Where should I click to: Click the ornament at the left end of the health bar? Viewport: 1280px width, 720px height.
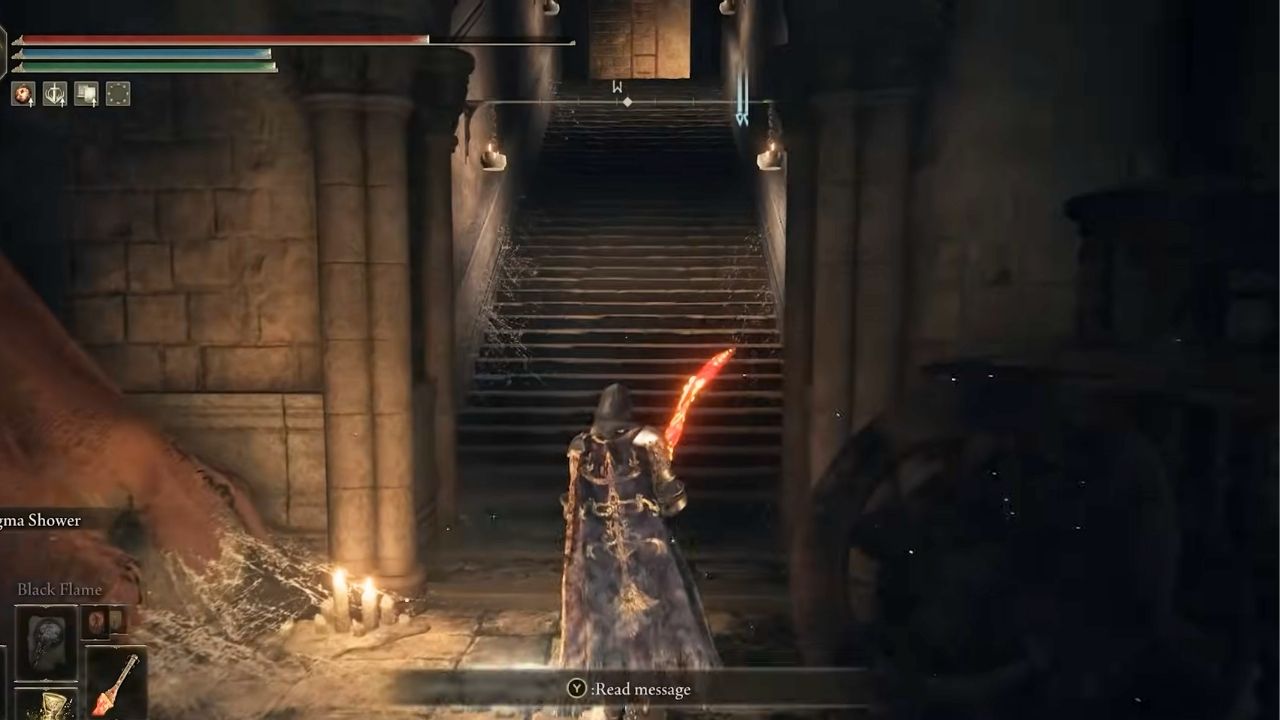pyautogui.click(x=18, y=41)
